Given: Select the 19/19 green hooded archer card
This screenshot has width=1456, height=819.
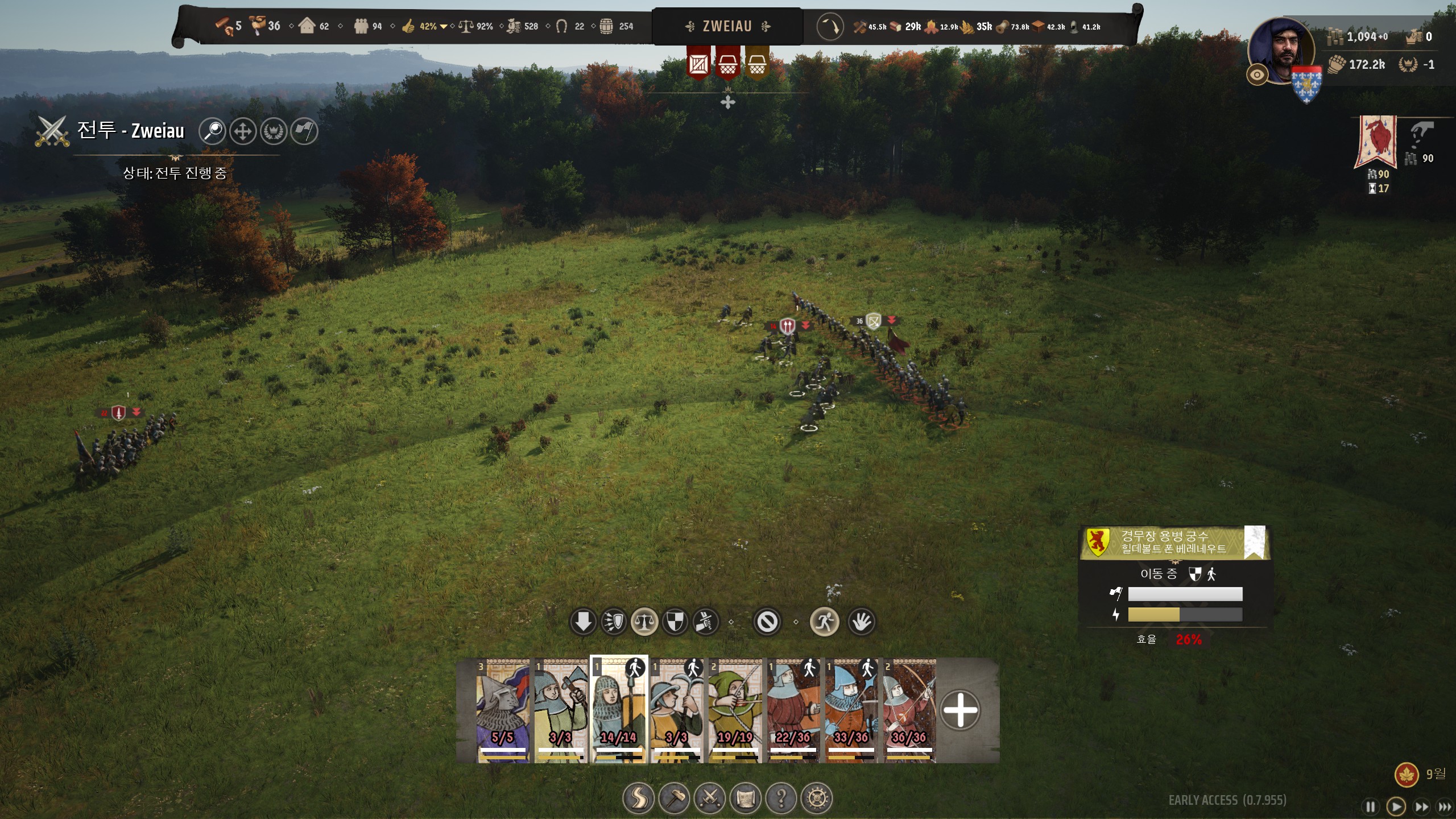Looking at the screenshot, I should [734, 710].
